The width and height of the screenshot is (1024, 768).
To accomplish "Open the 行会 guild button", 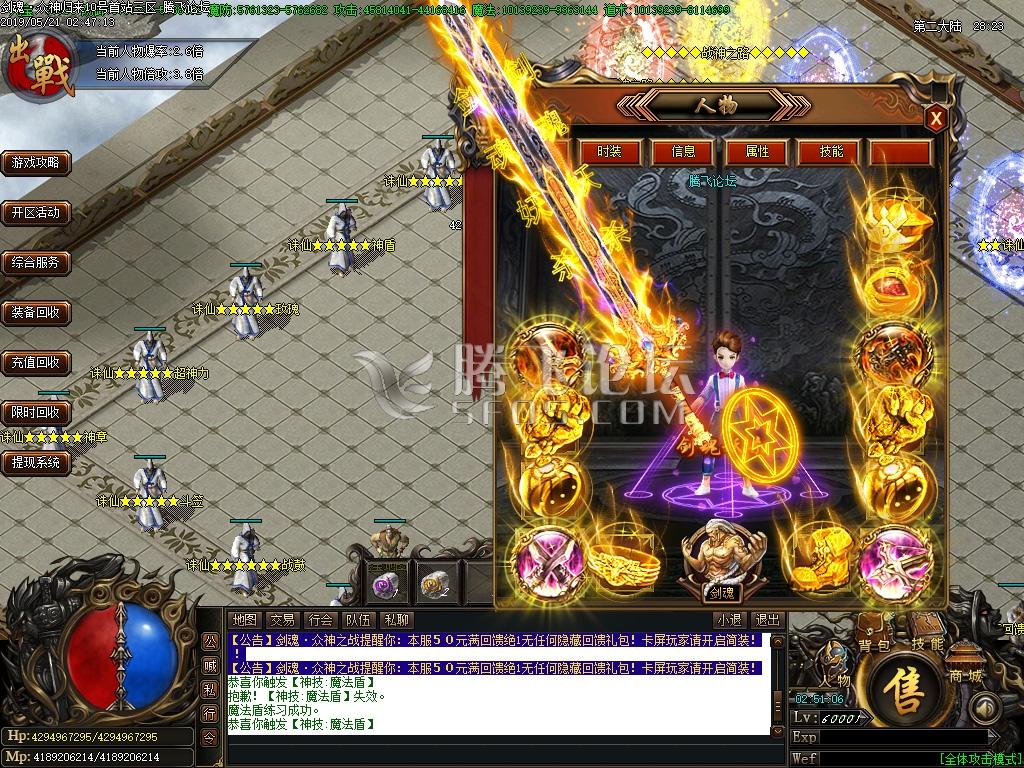I will (320, 620).
